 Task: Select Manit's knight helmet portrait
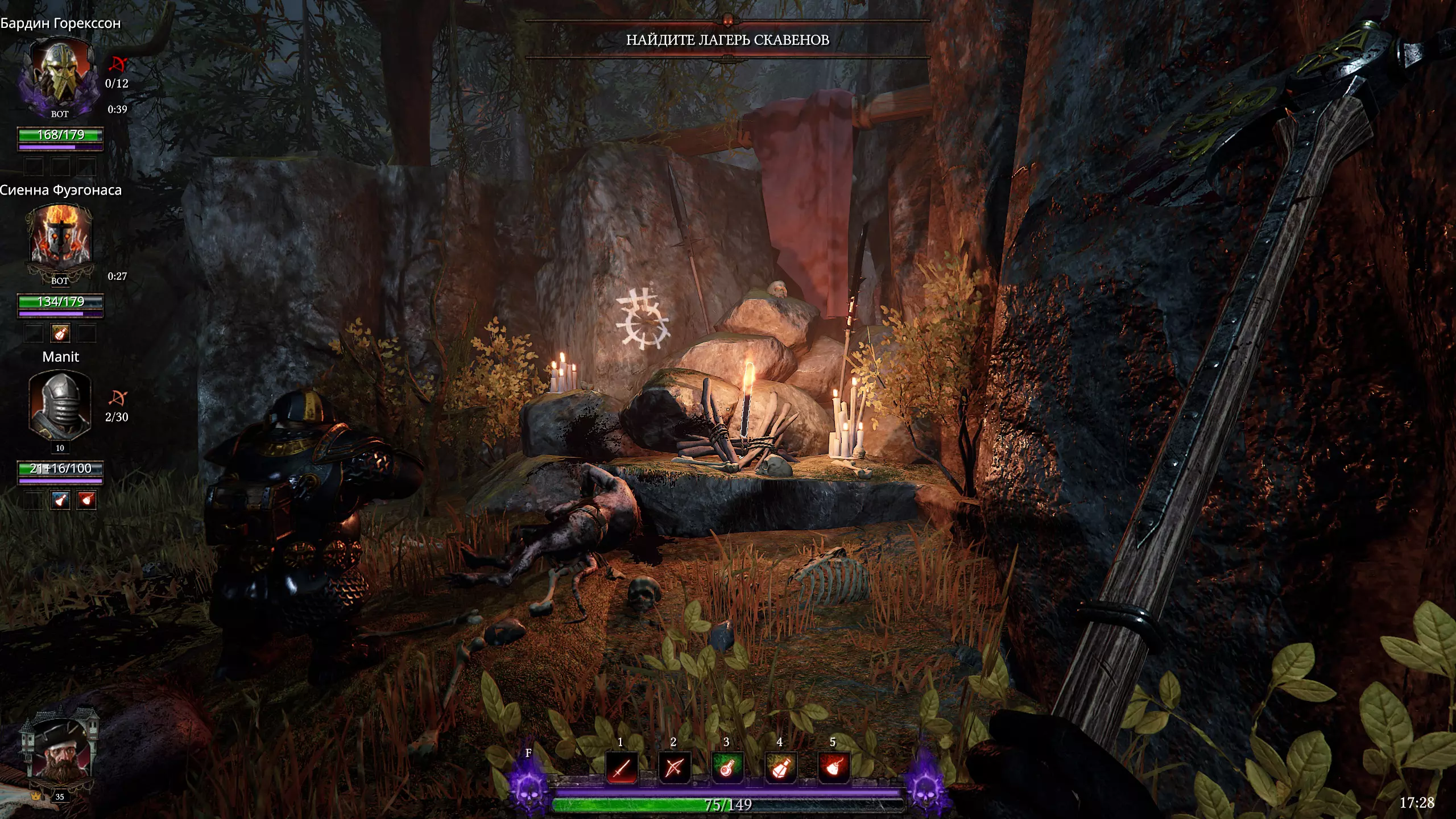click(60, 405)
